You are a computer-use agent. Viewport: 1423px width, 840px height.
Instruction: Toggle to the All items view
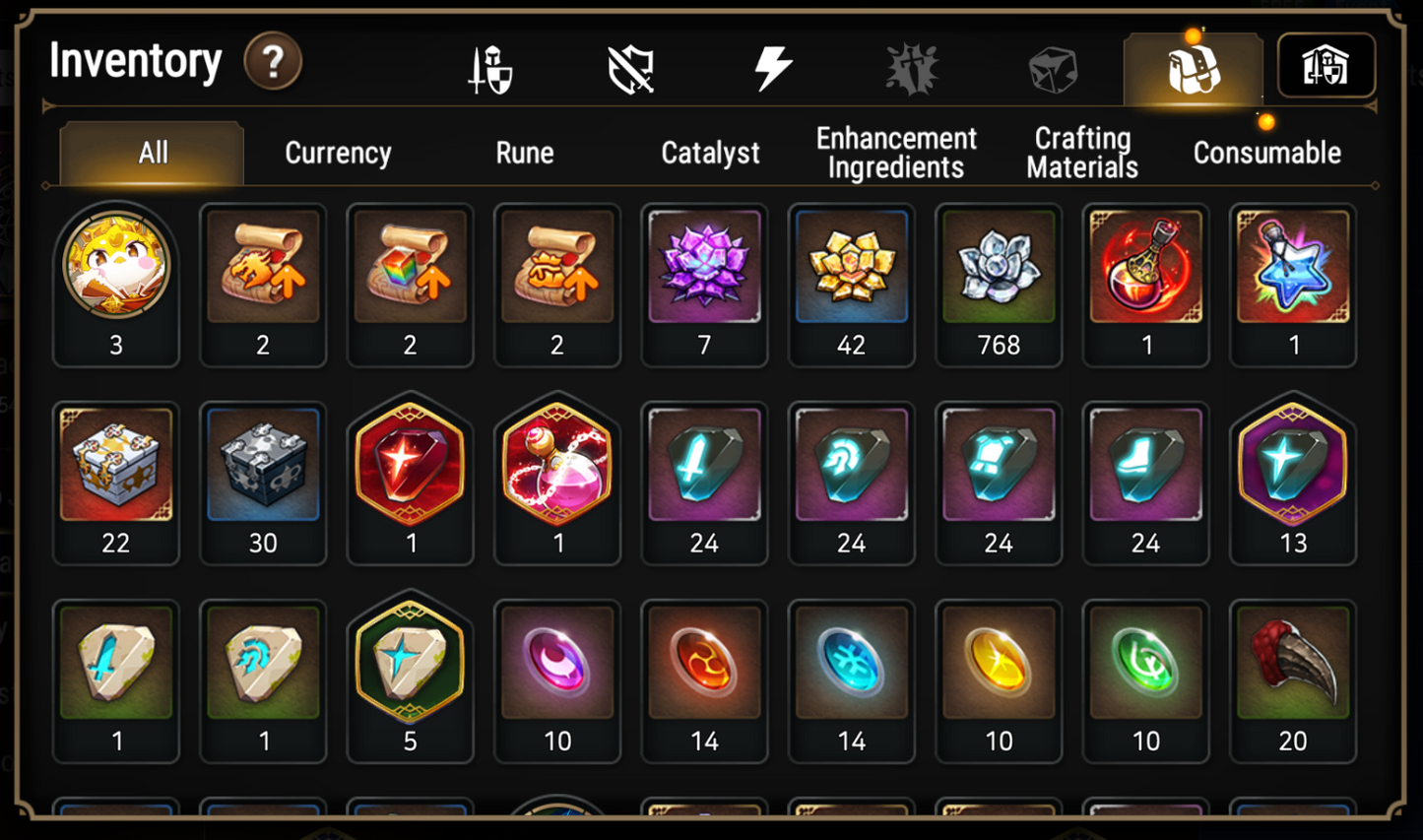click(x=152, y=153)
